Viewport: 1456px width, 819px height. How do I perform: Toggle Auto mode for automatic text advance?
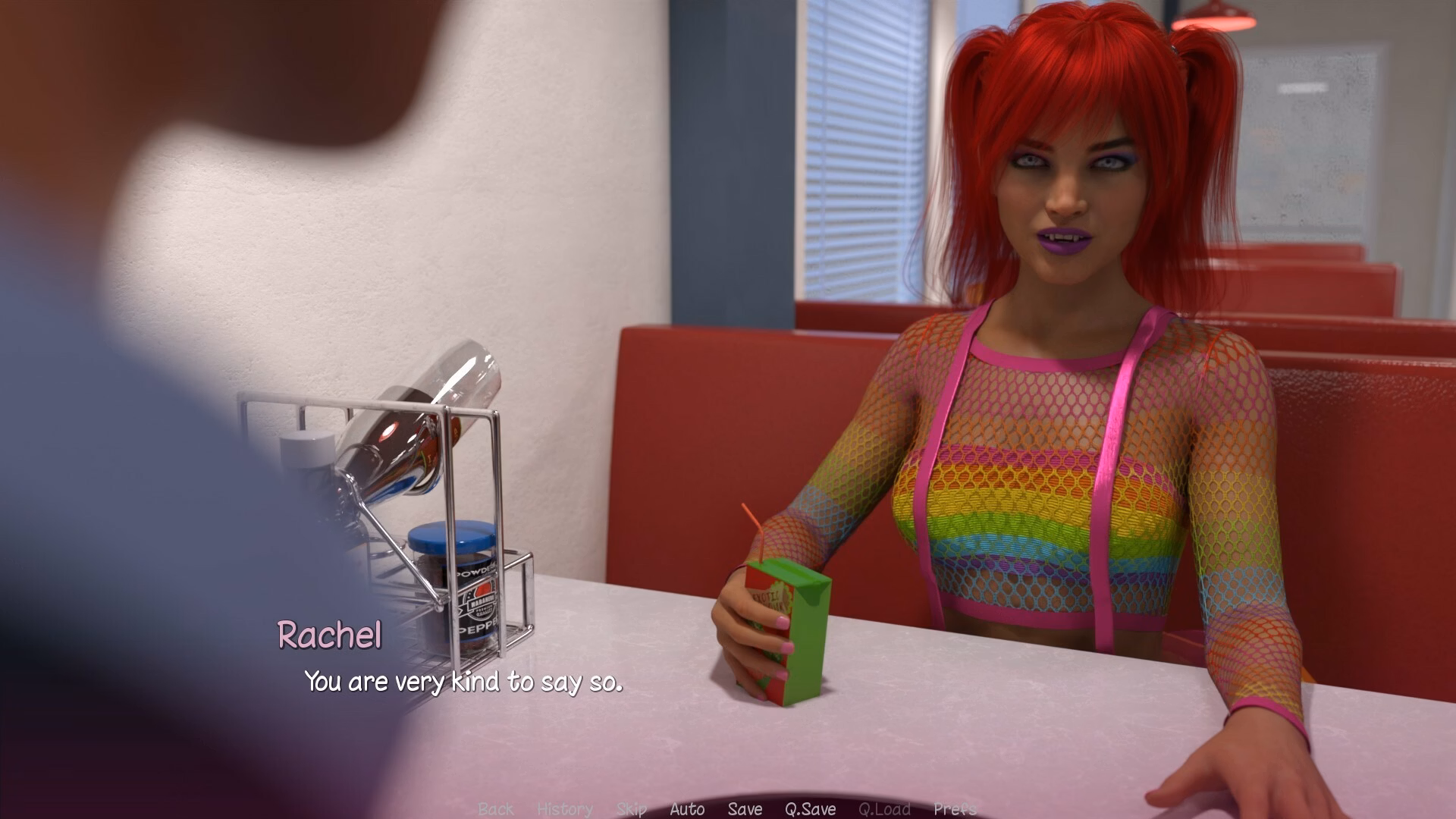coord(687,809)
